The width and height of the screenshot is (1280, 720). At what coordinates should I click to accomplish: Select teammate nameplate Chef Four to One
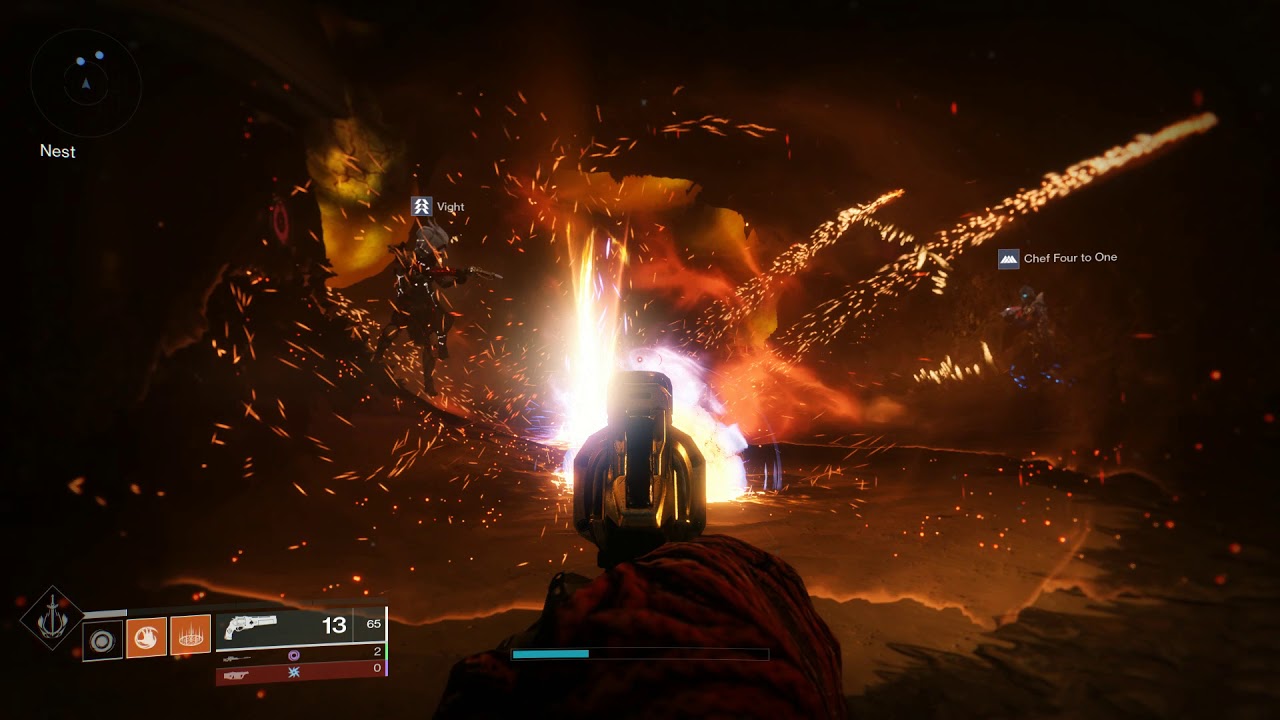(x=1058, y=258)
